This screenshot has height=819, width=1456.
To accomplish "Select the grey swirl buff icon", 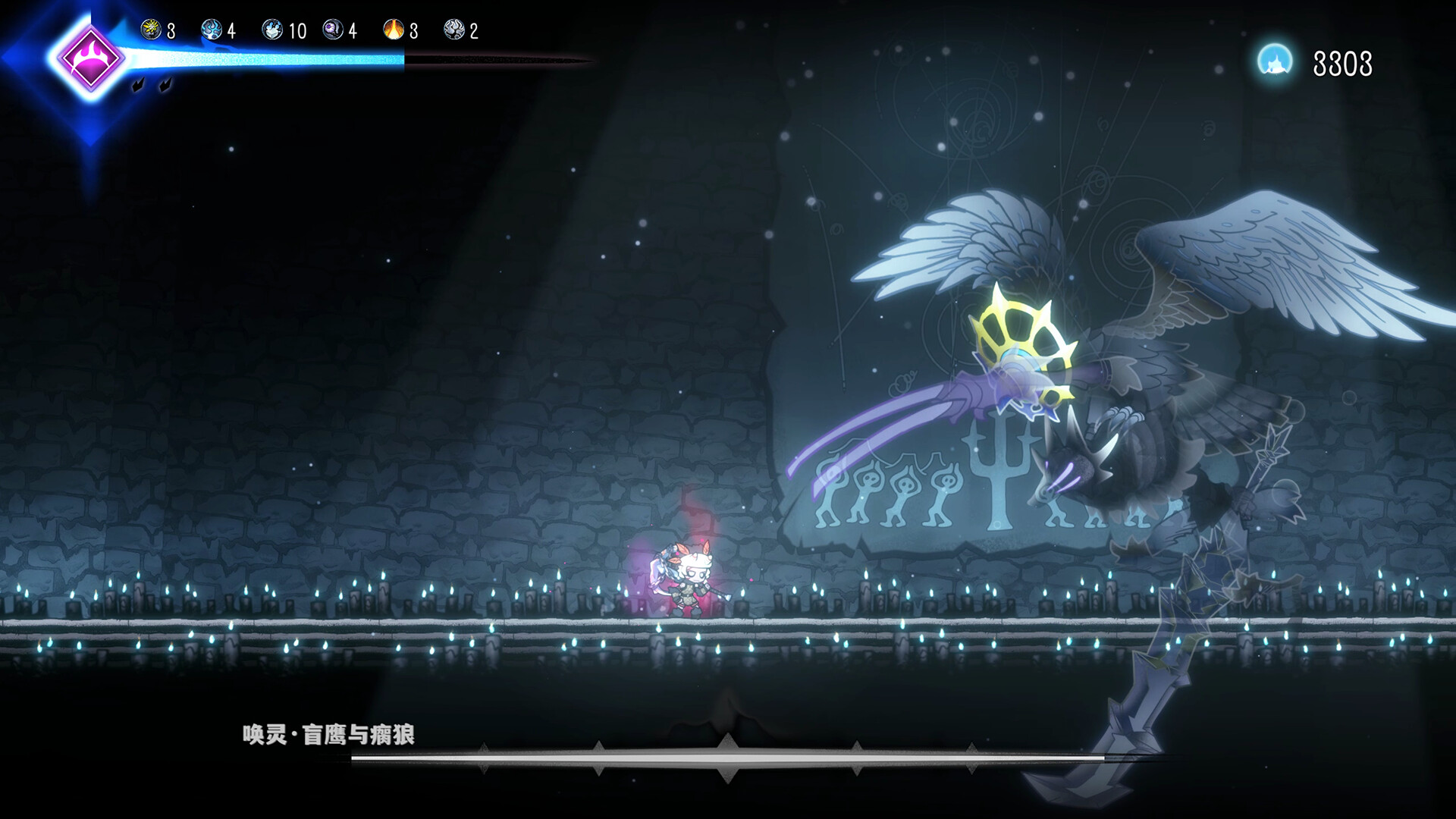I will pyautogui.click(x=454, y=30).
